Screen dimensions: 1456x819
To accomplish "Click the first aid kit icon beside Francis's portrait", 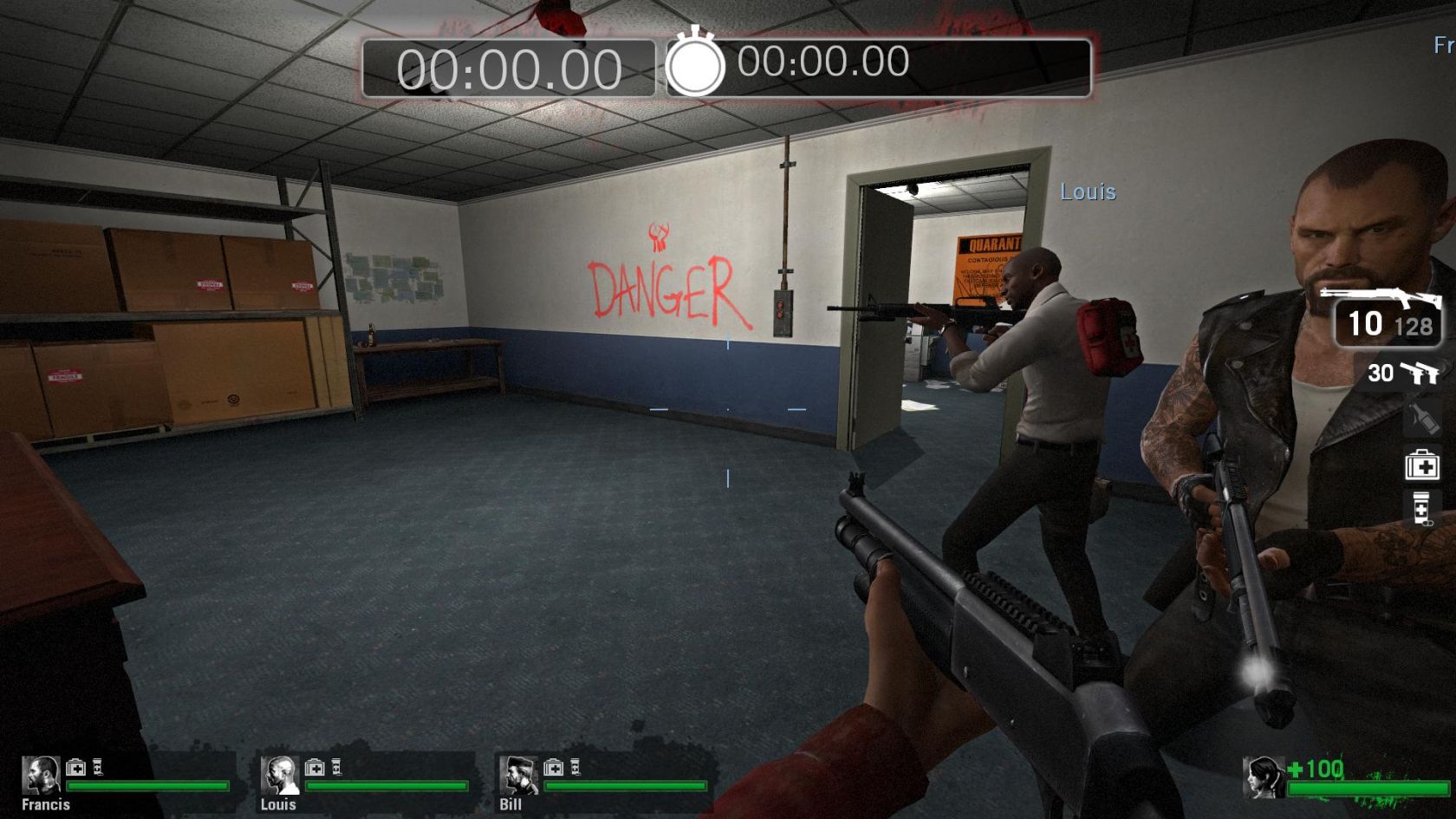I will click(x=76, y=768).
